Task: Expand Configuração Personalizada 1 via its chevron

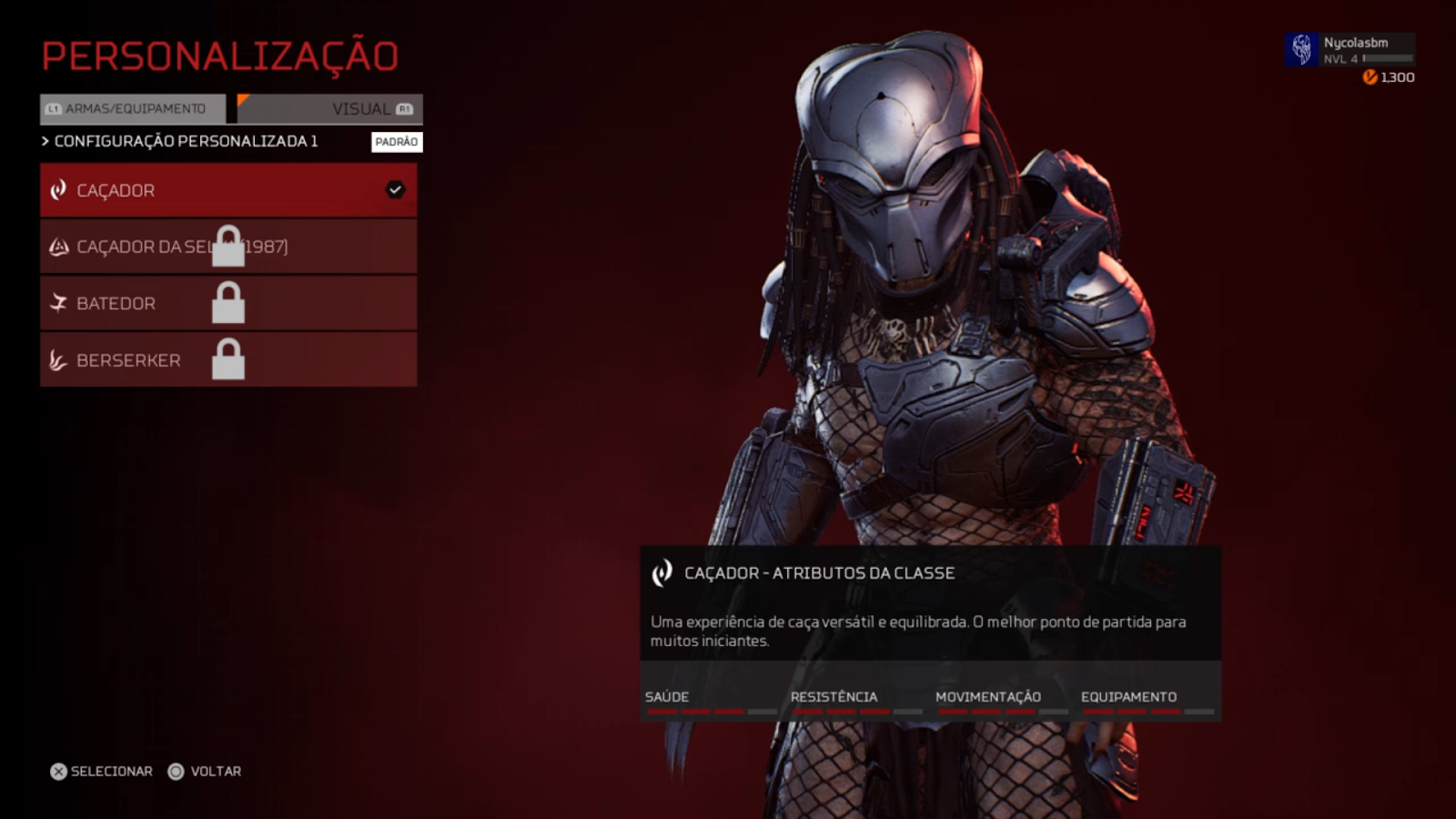Action: click(x=44, y=141)
